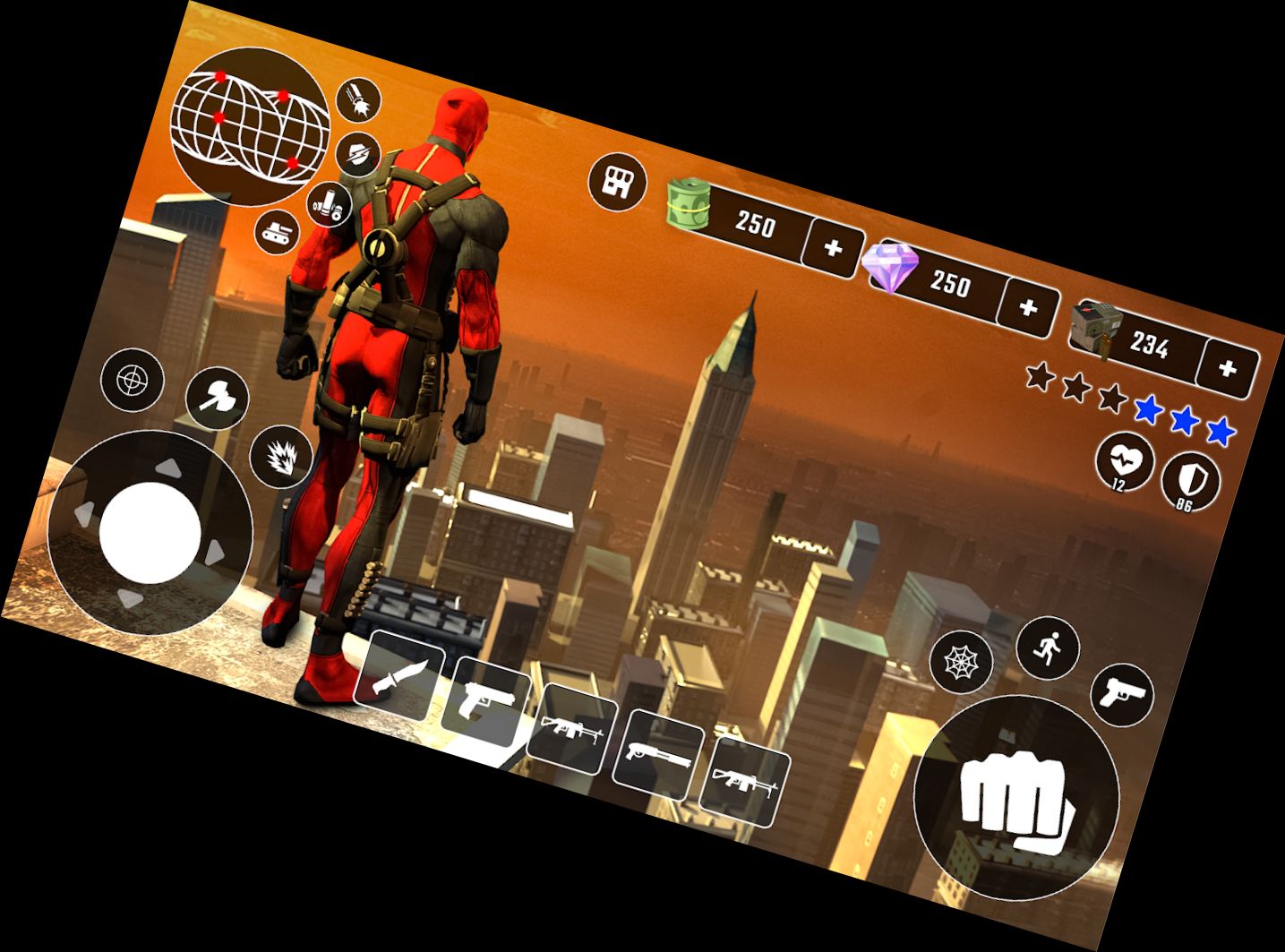Screen dimensions: 1285x952
Task: Toggle sprint with the running icon
Action: [x=1049, y=648]
